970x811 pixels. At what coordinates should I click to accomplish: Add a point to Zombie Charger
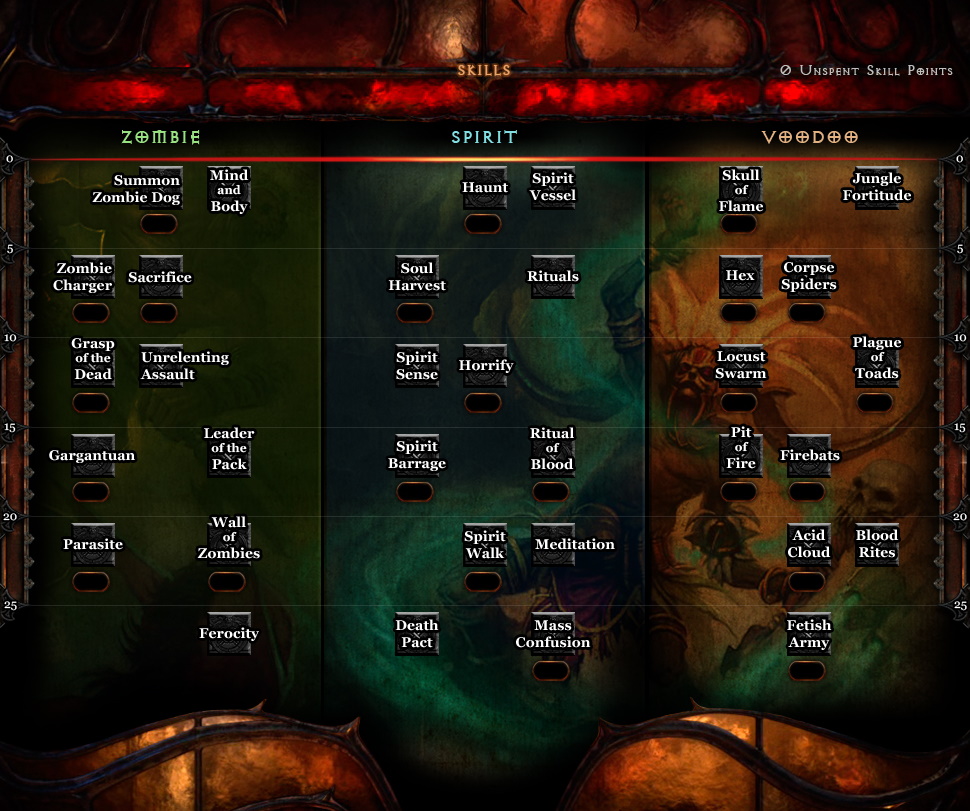tap(91, 277)
